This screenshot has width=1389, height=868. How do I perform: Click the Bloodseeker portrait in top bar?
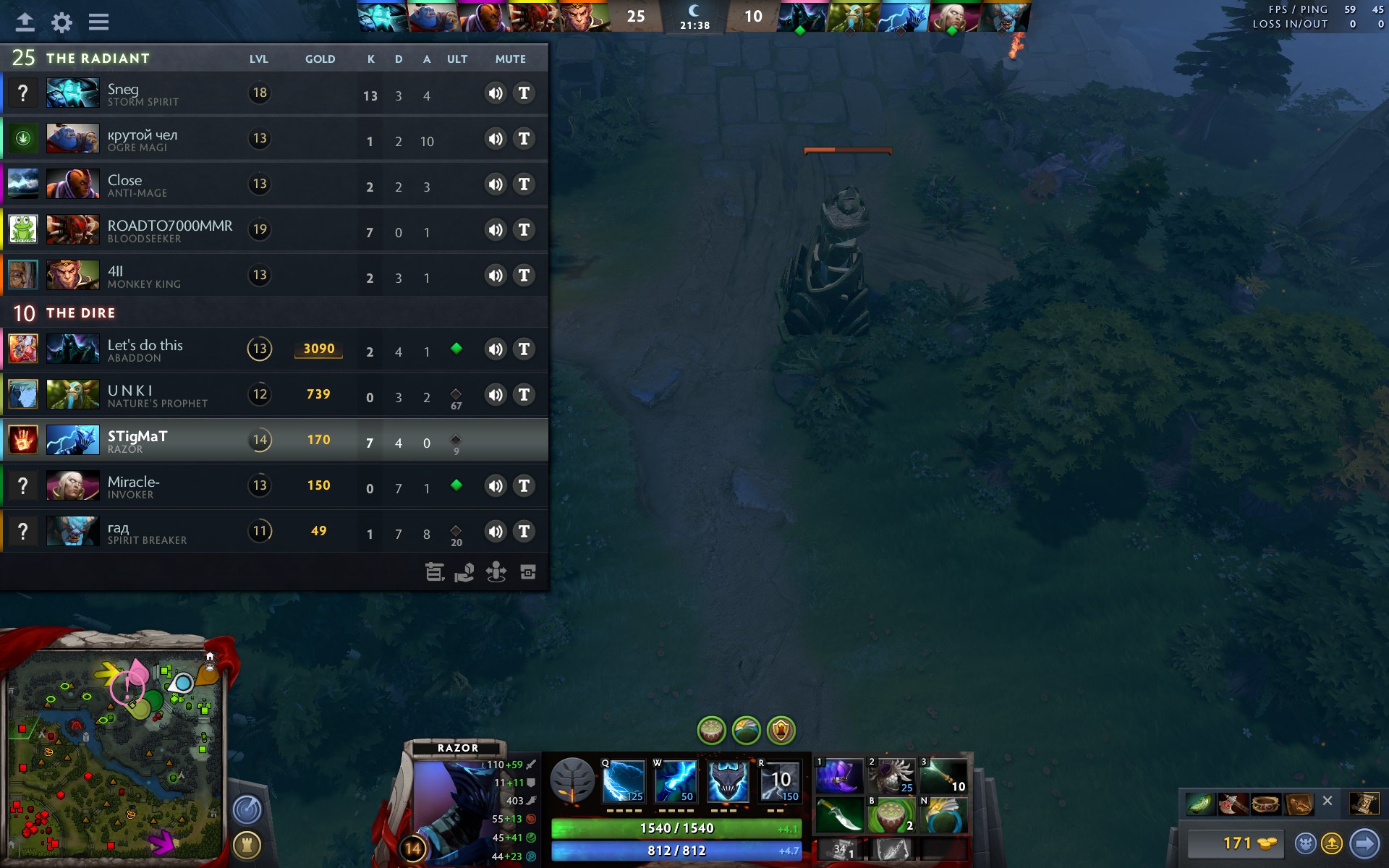533,17
